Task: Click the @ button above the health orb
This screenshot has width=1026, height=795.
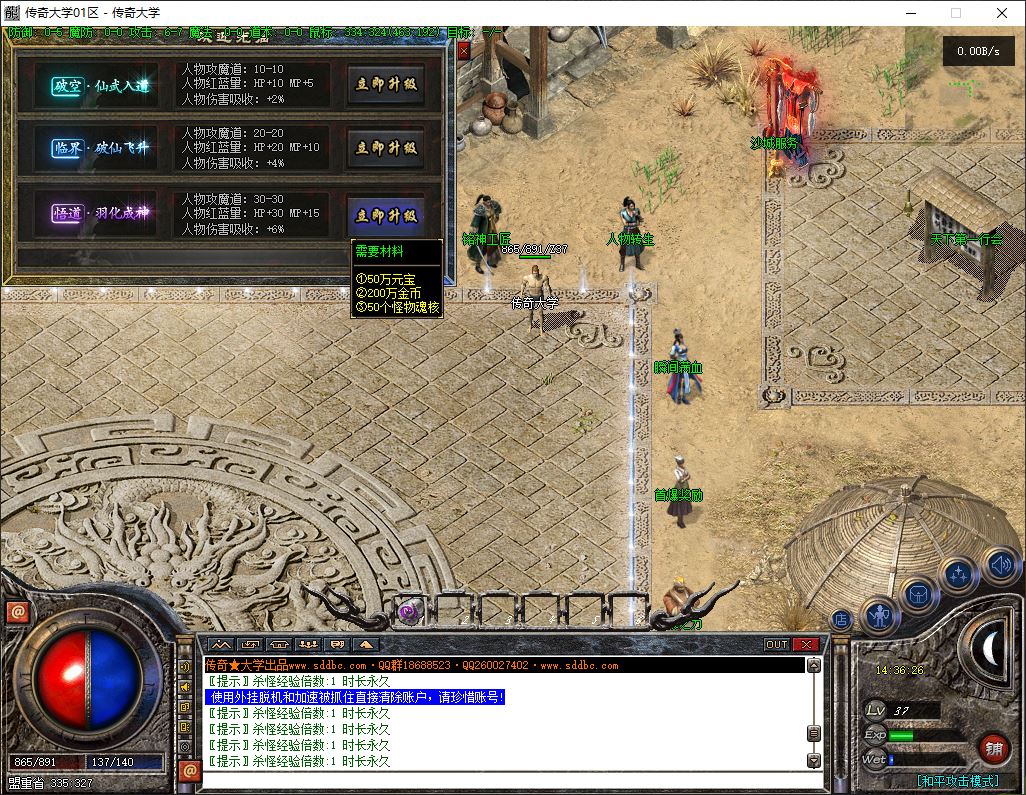Action: coord(17,612)
